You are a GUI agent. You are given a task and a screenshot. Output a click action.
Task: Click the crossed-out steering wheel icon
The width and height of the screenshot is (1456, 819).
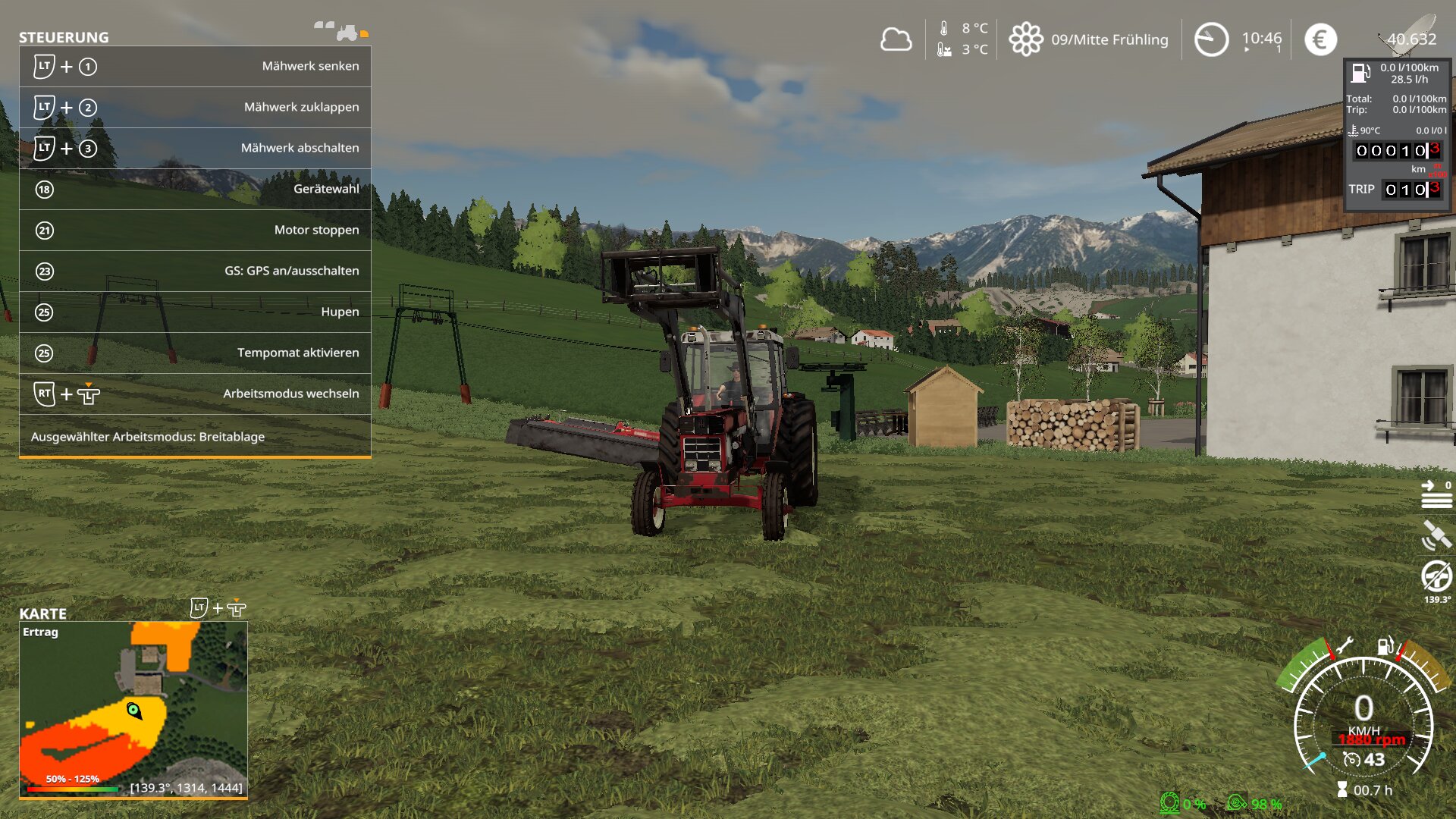[x=1436, y=576]
